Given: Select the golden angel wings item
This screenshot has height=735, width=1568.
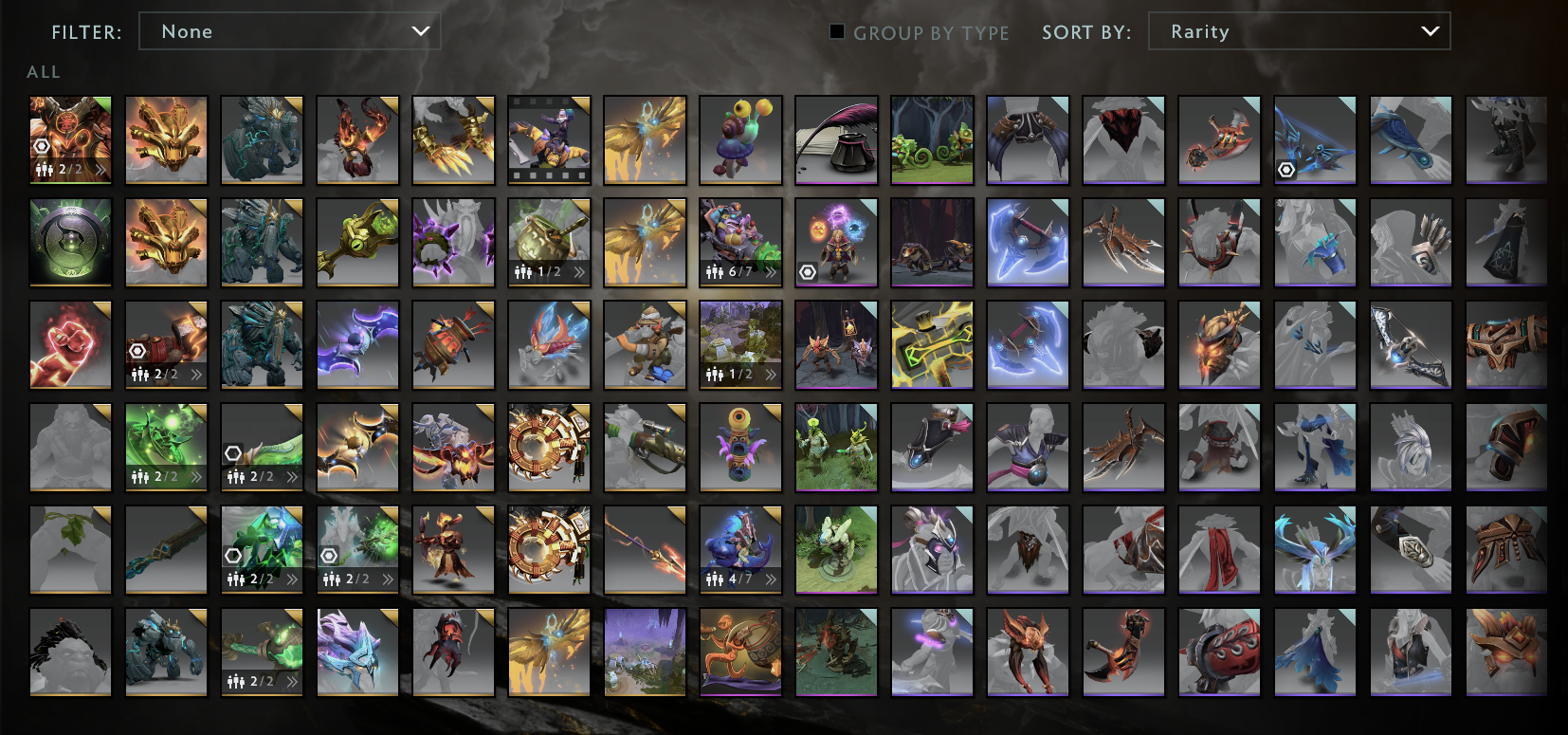Looking at the screenshot, I should (x=645, y=139).
